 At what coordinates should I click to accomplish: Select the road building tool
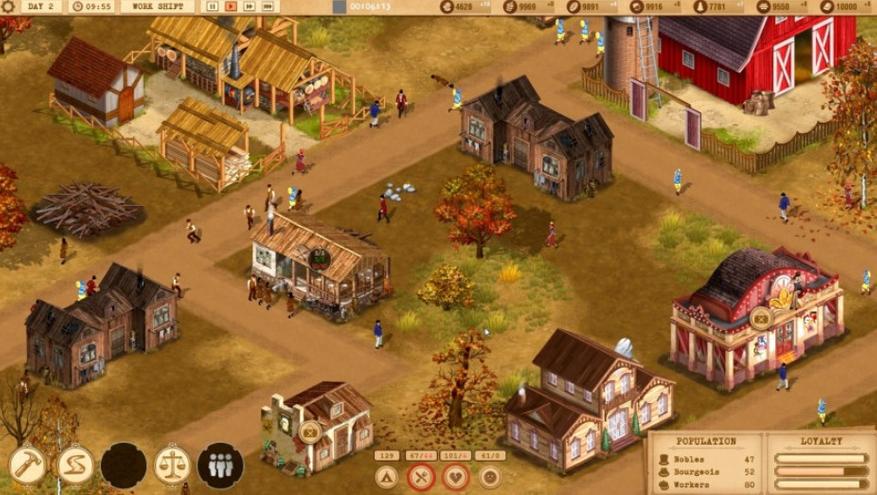[75, 465]
